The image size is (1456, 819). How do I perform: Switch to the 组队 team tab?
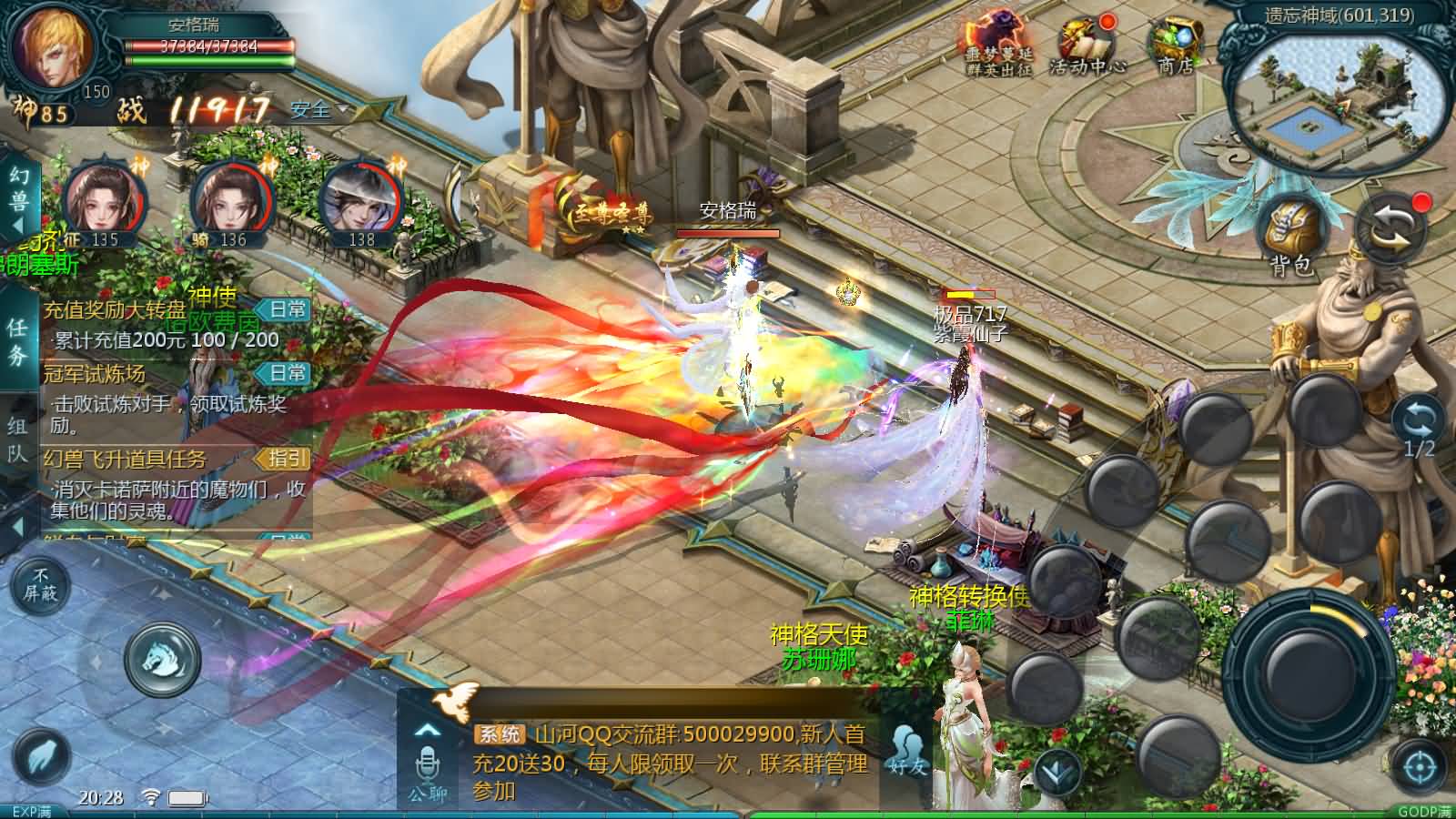[x=18, y=439]
